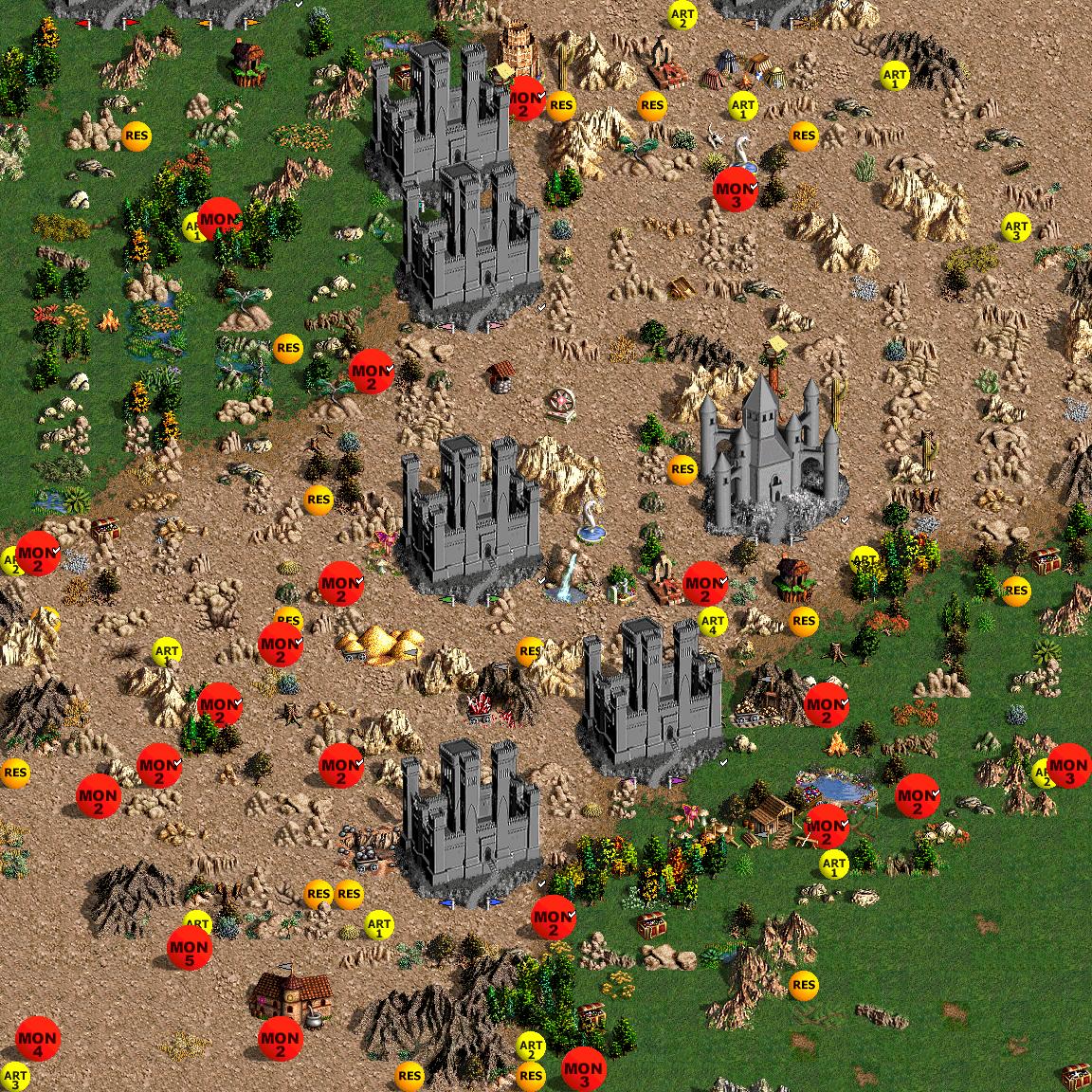1092x1092 pixels.
Task: Click the ART 4 map marker
Action: [712, 622]
